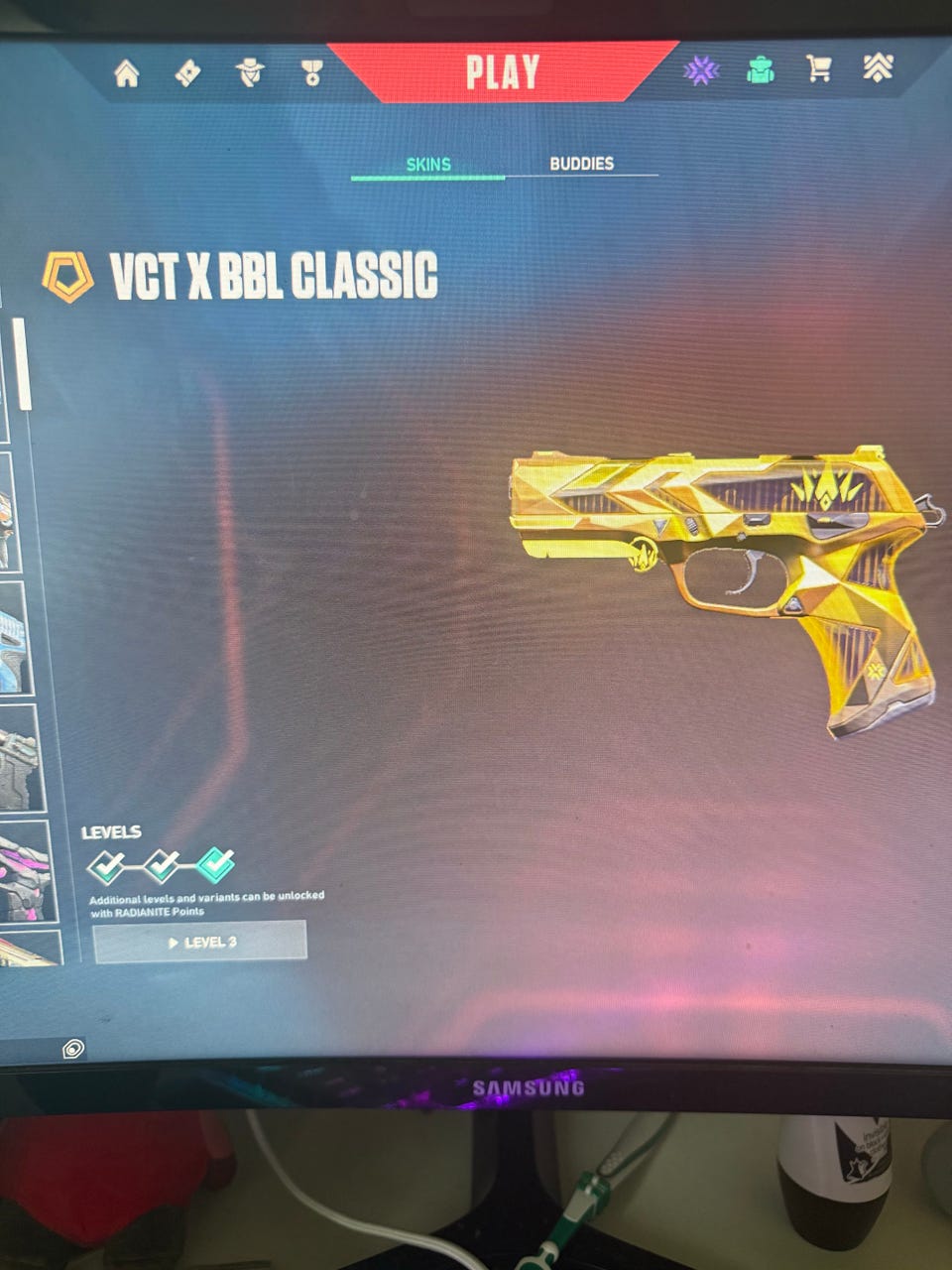Image resolution: width=952 pixels, height=1270 pixels.
Task: Switch to the BUDDIES tab
Action: click(582, 164)
